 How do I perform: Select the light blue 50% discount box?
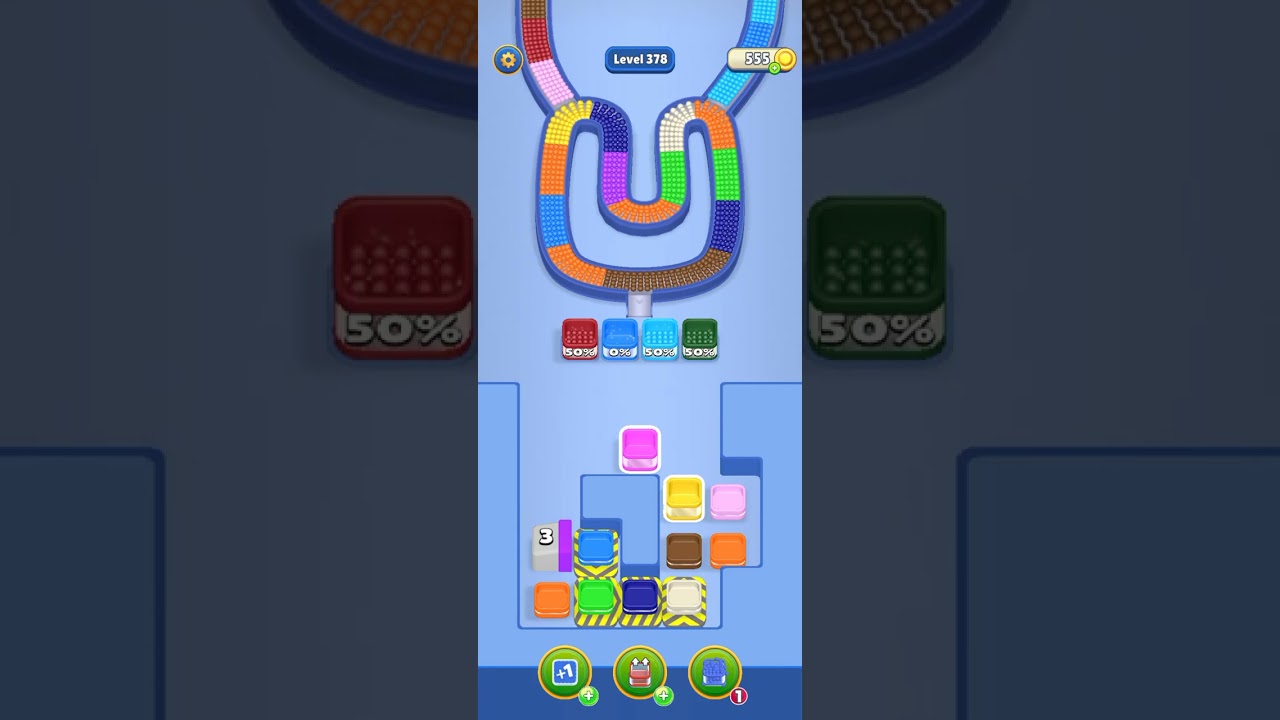pyautogui.click(x=660, y=340)
